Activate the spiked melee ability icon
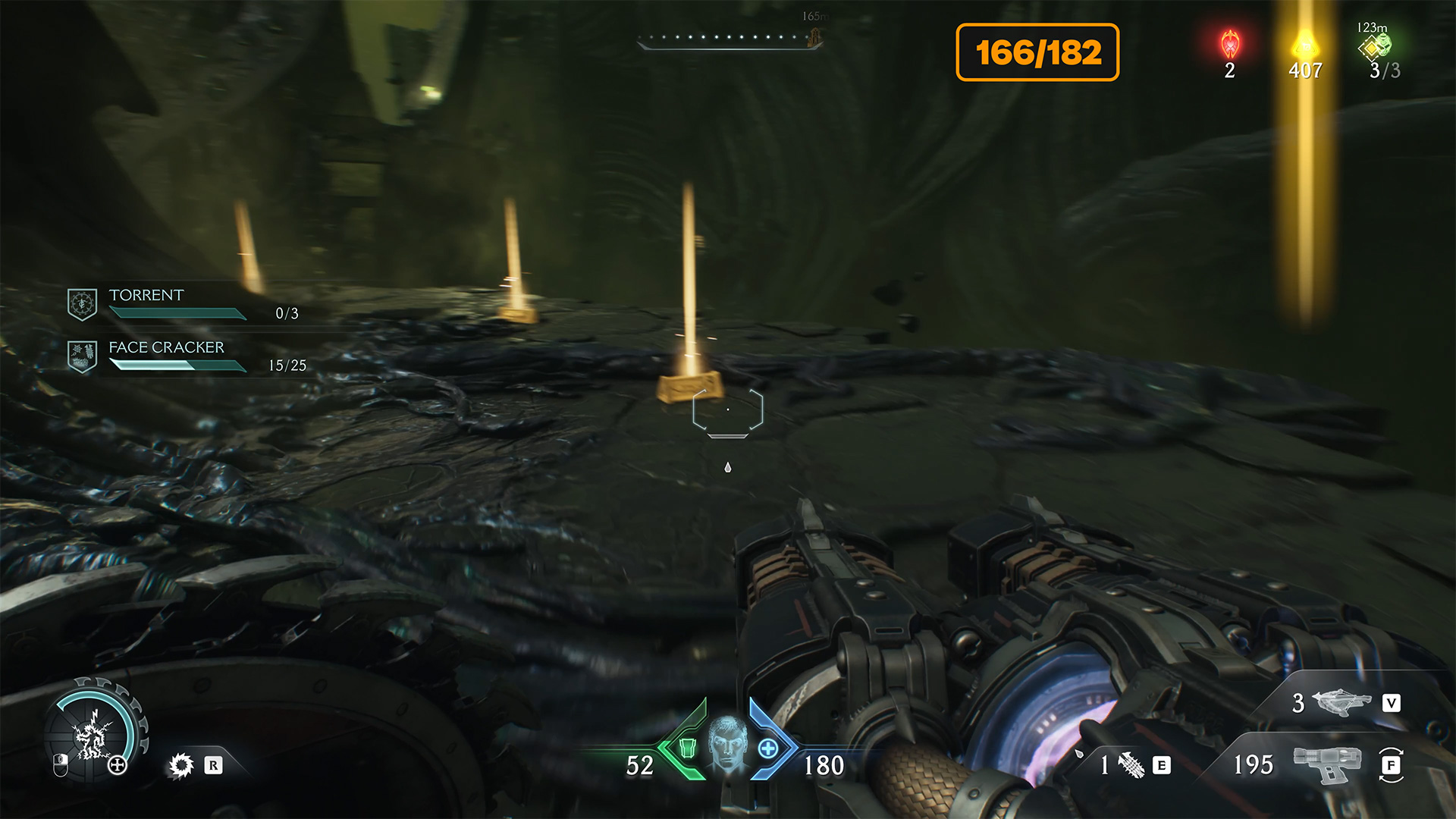This screenshot has width=1456, height=819. [181, 765]
